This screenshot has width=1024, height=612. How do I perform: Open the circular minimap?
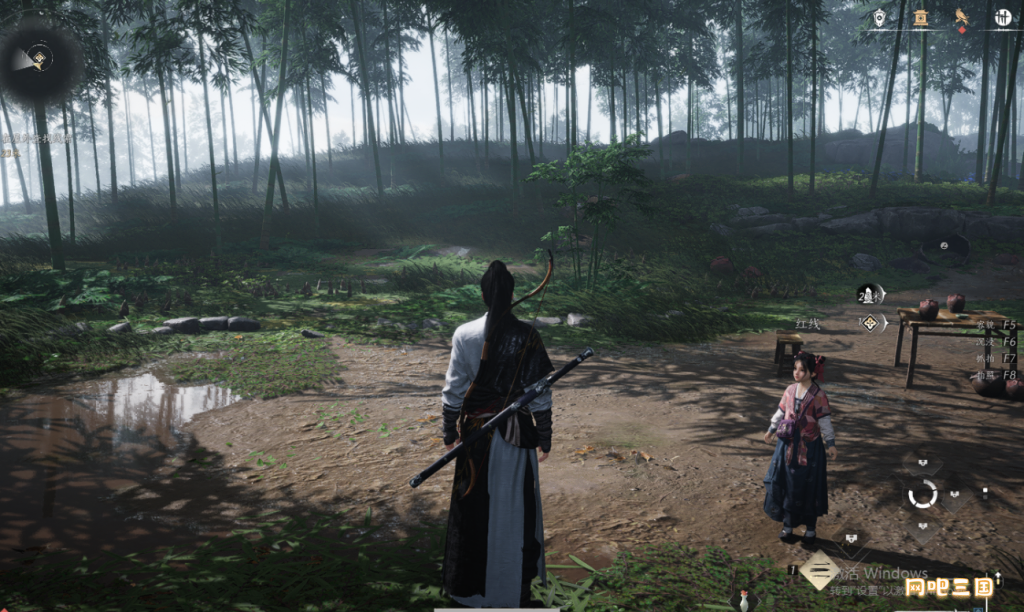coord(40,58)
